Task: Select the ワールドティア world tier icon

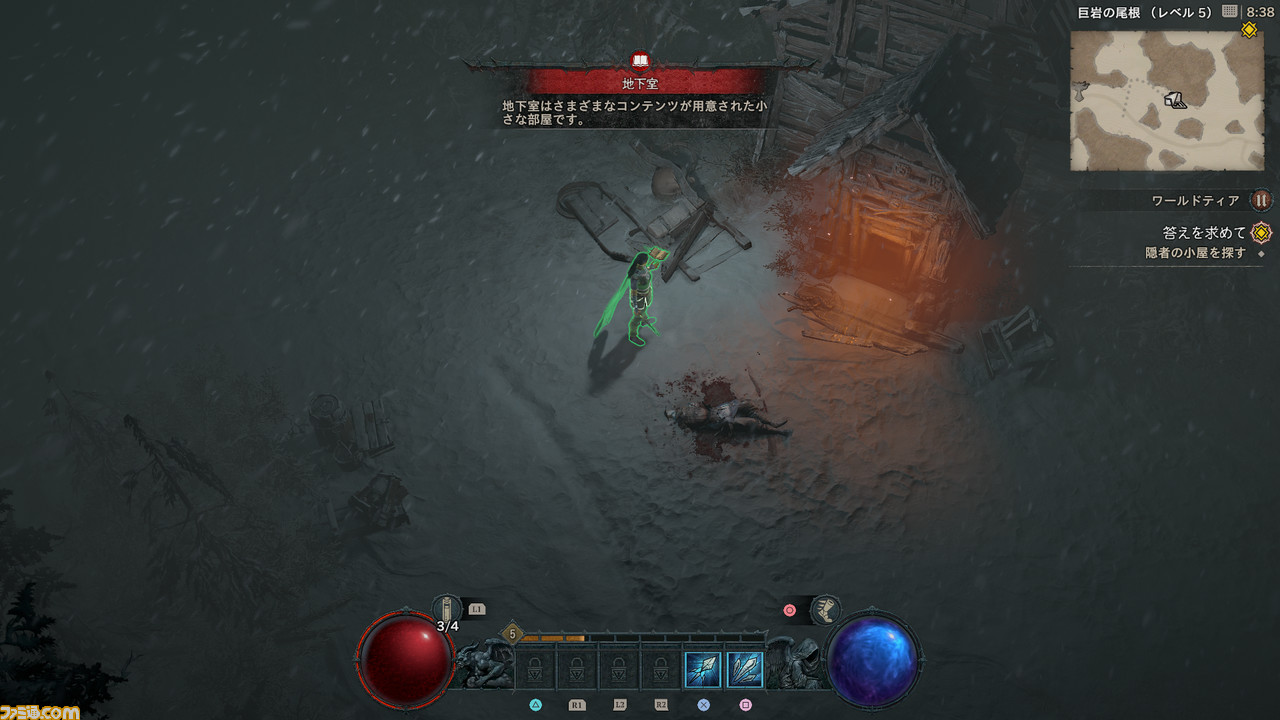Action: point(1261,200)
